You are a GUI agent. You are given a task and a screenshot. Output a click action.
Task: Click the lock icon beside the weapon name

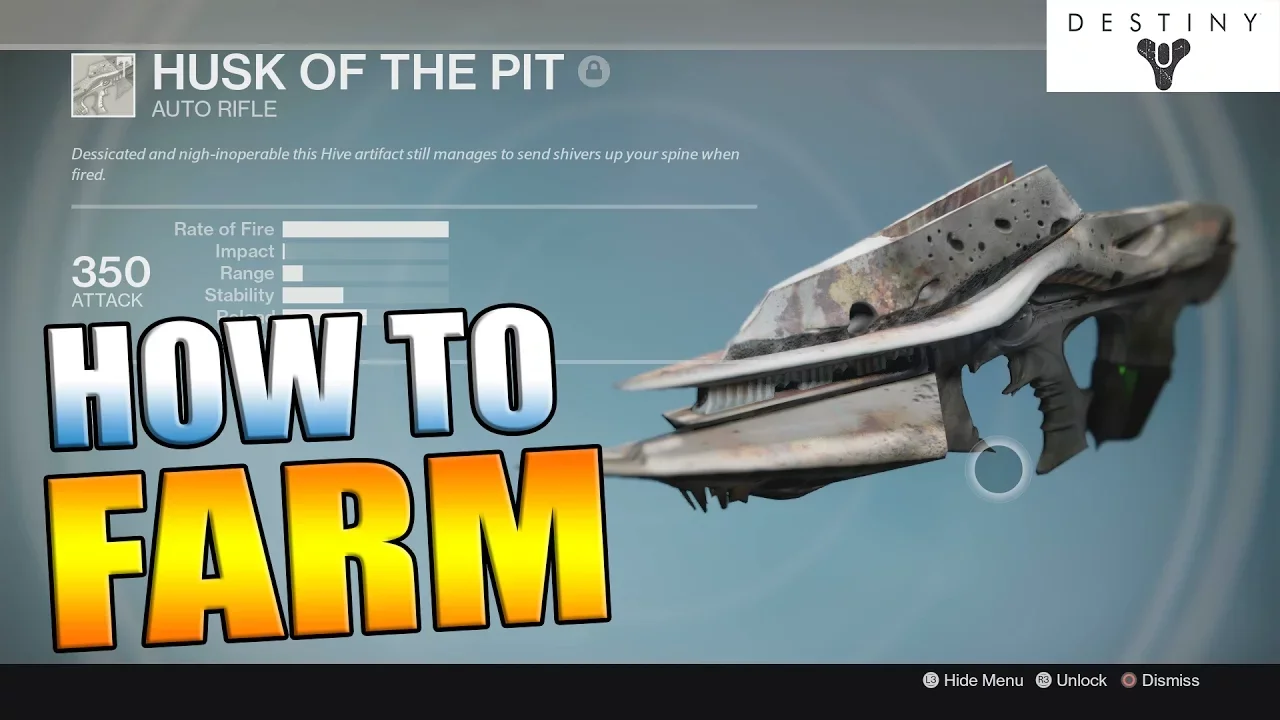[x=593, y=72]
